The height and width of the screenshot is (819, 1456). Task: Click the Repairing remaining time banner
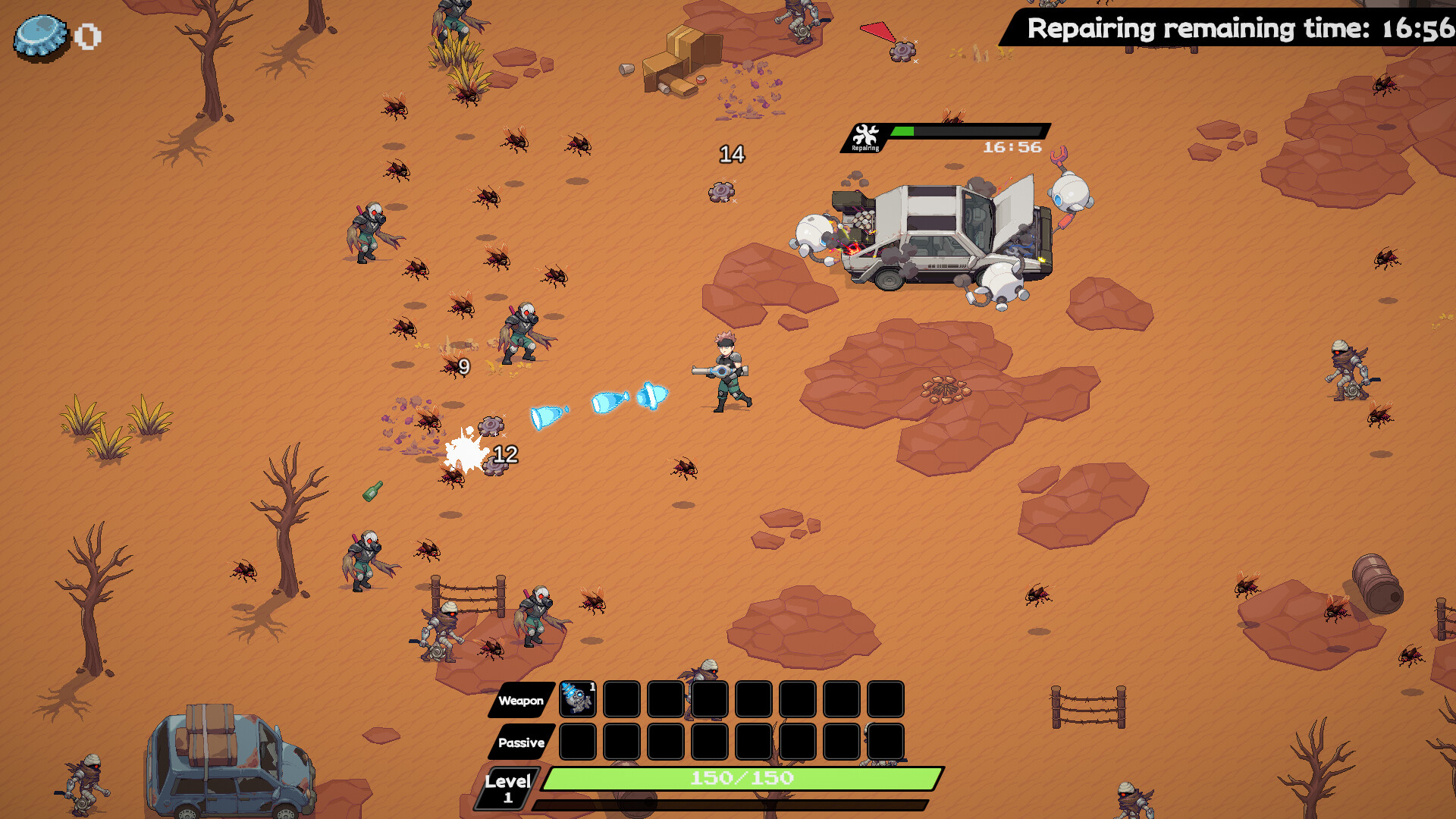[1222, 29]
